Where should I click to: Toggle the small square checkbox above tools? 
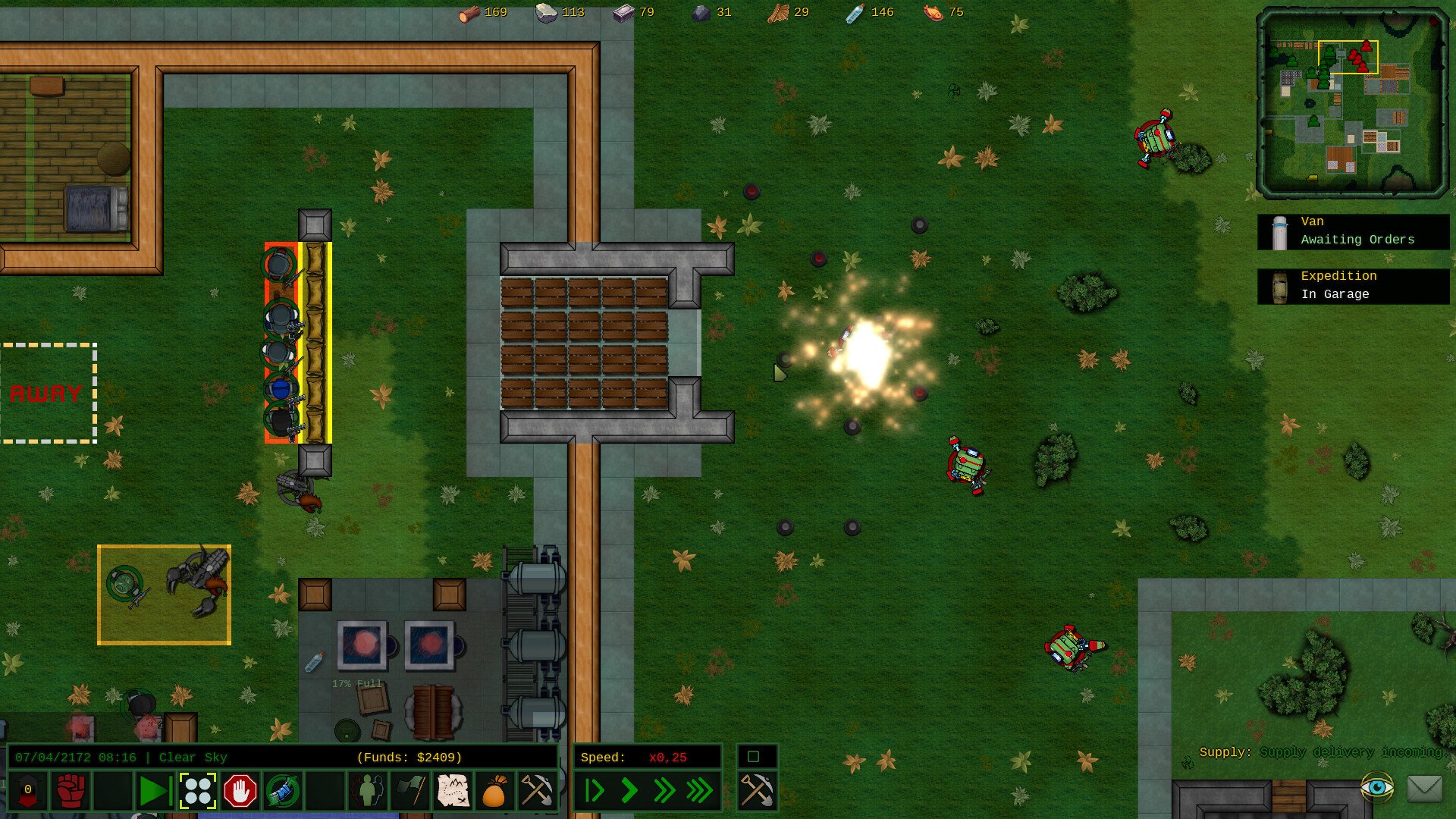753,756
